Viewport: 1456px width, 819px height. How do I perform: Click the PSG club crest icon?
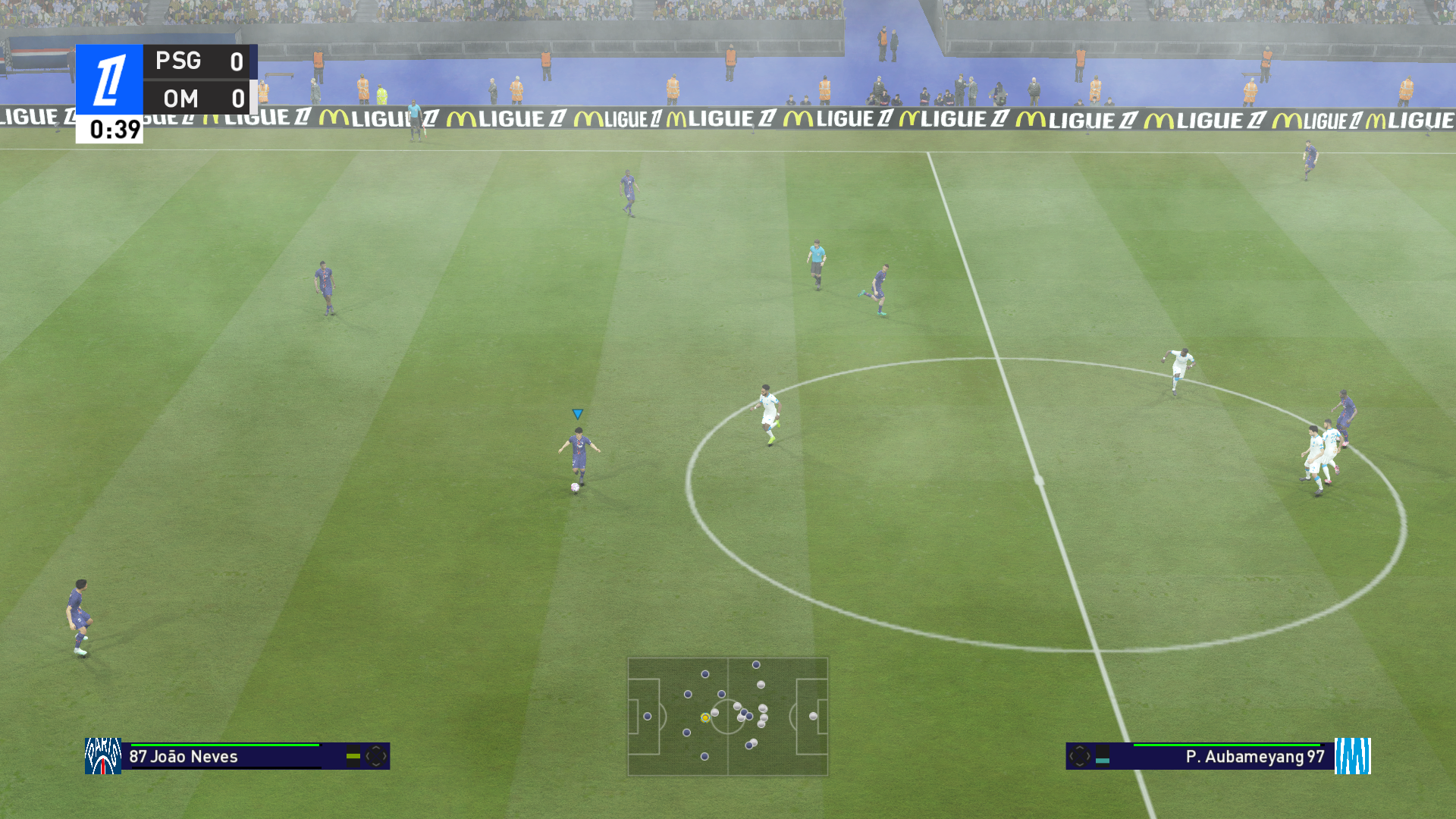point(102,756)
